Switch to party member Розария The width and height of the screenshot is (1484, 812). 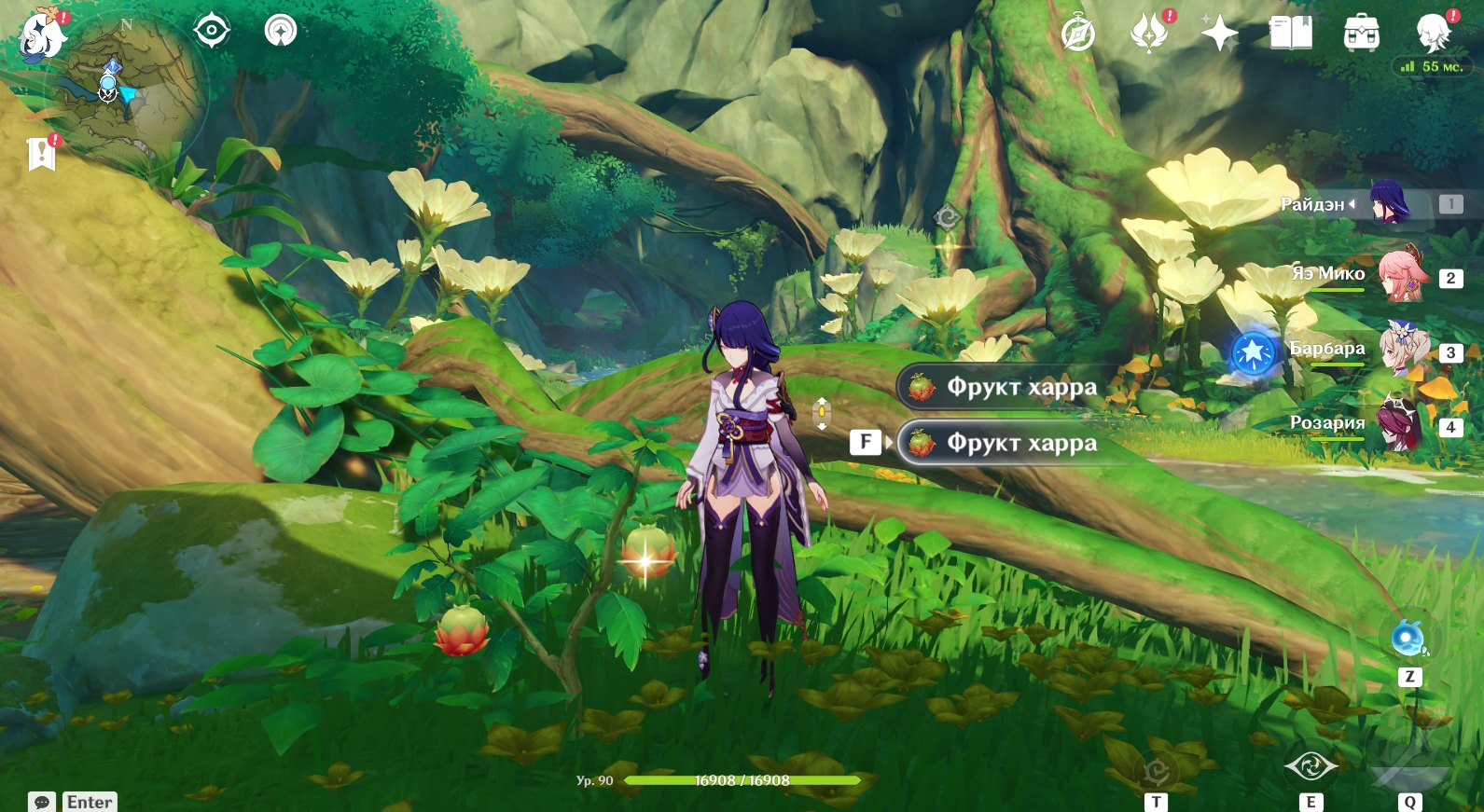point(1397,425)
